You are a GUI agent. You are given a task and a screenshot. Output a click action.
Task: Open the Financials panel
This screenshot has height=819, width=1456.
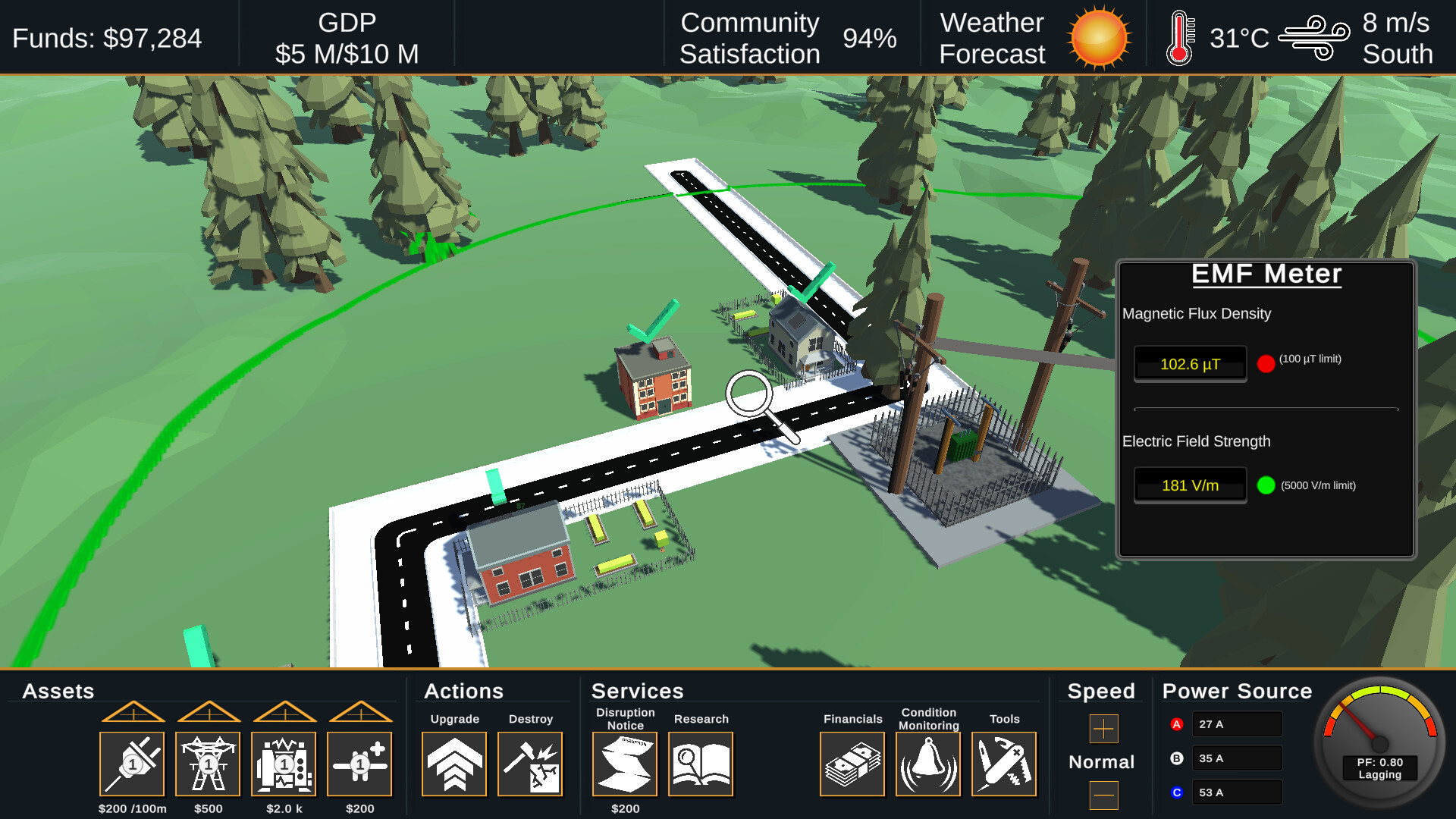point(852,764)
